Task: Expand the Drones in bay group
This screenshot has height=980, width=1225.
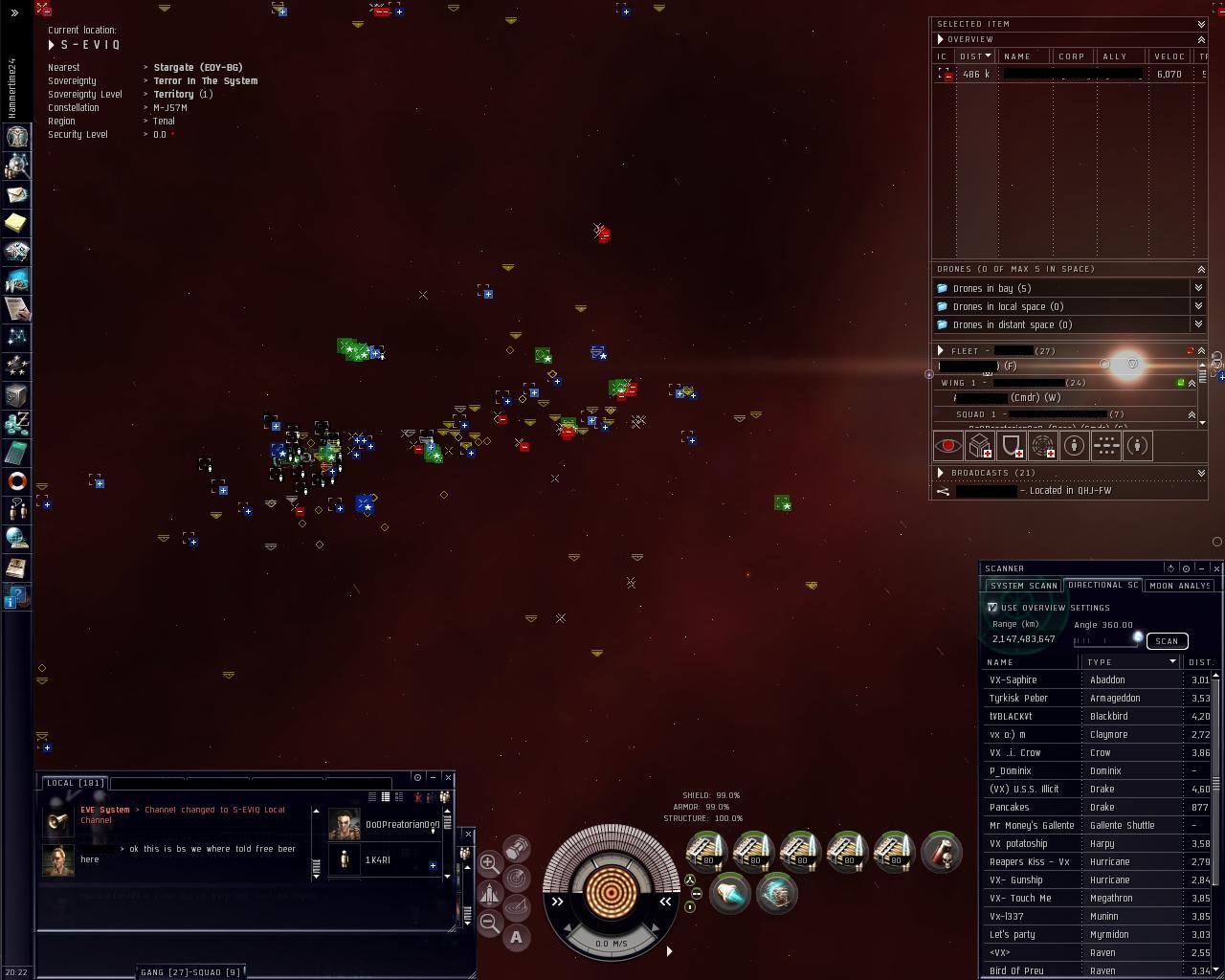Action: 1198,288
